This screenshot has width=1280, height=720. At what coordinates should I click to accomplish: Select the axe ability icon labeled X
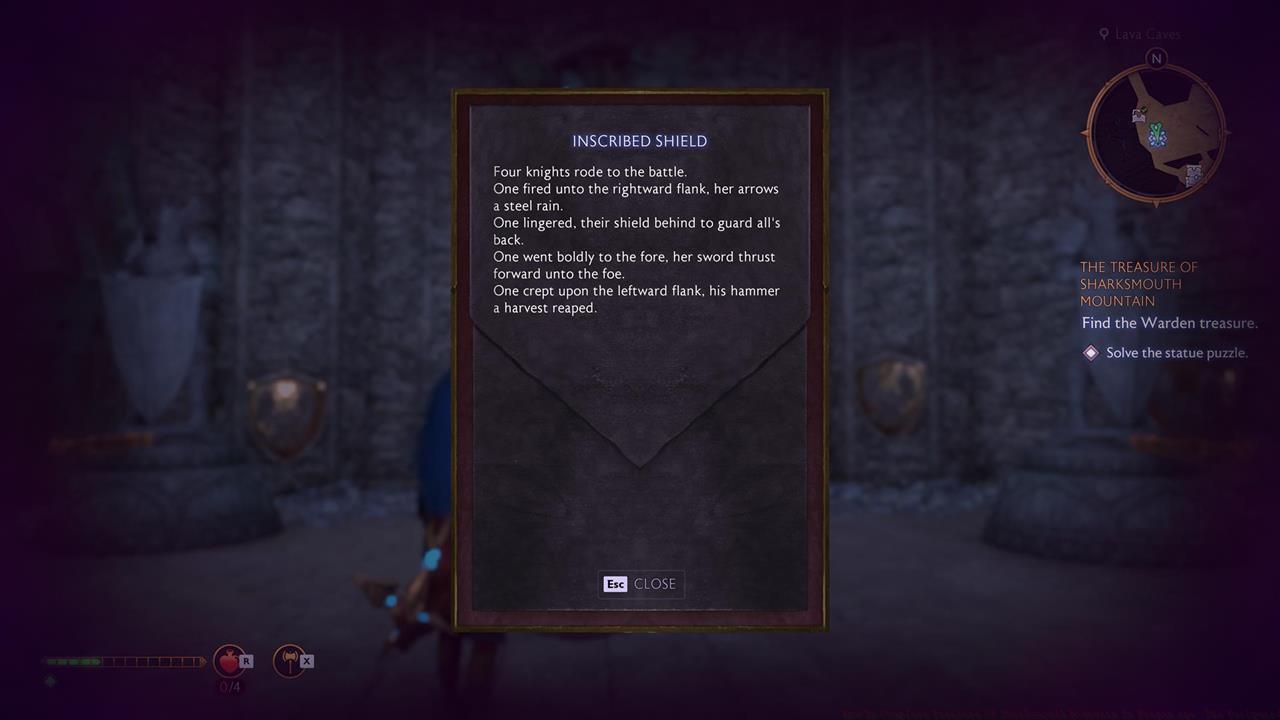pyautogui.click(x=291, y=660)
